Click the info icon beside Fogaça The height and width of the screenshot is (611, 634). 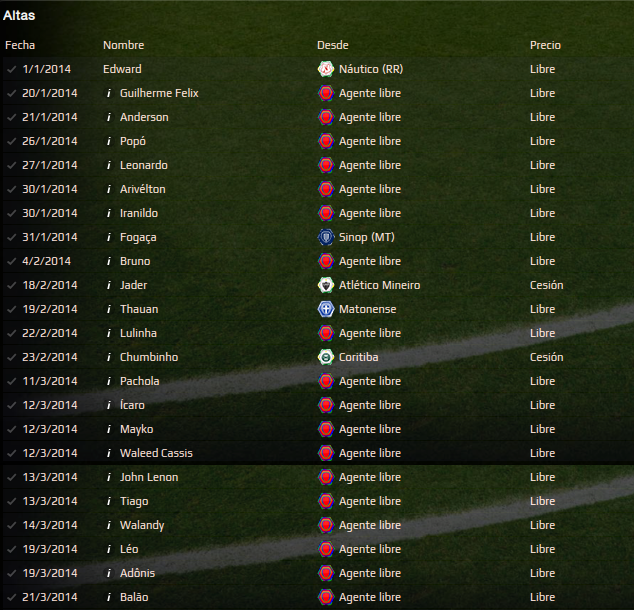(108, 237)
